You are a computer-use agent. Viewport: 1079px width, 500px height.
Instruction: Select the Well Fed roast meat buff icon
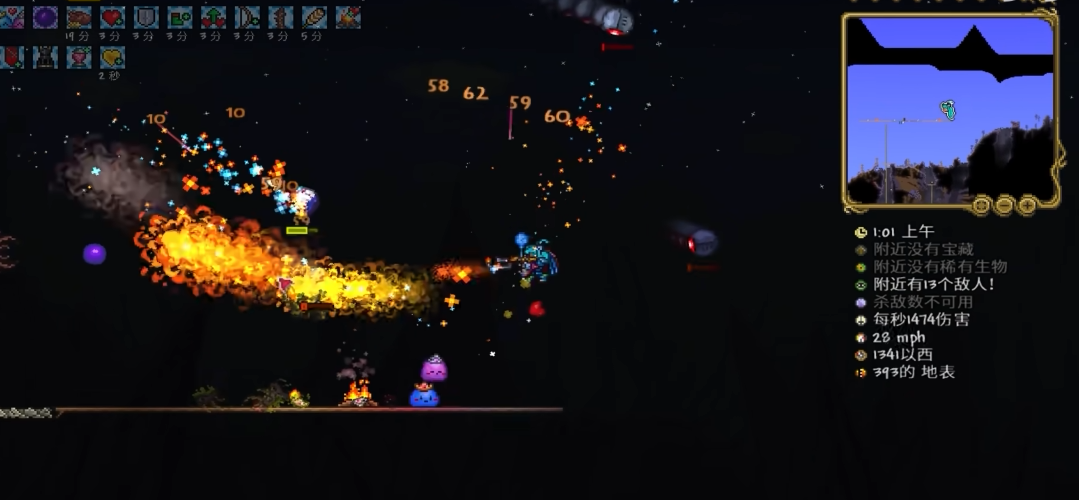(79, 17)
